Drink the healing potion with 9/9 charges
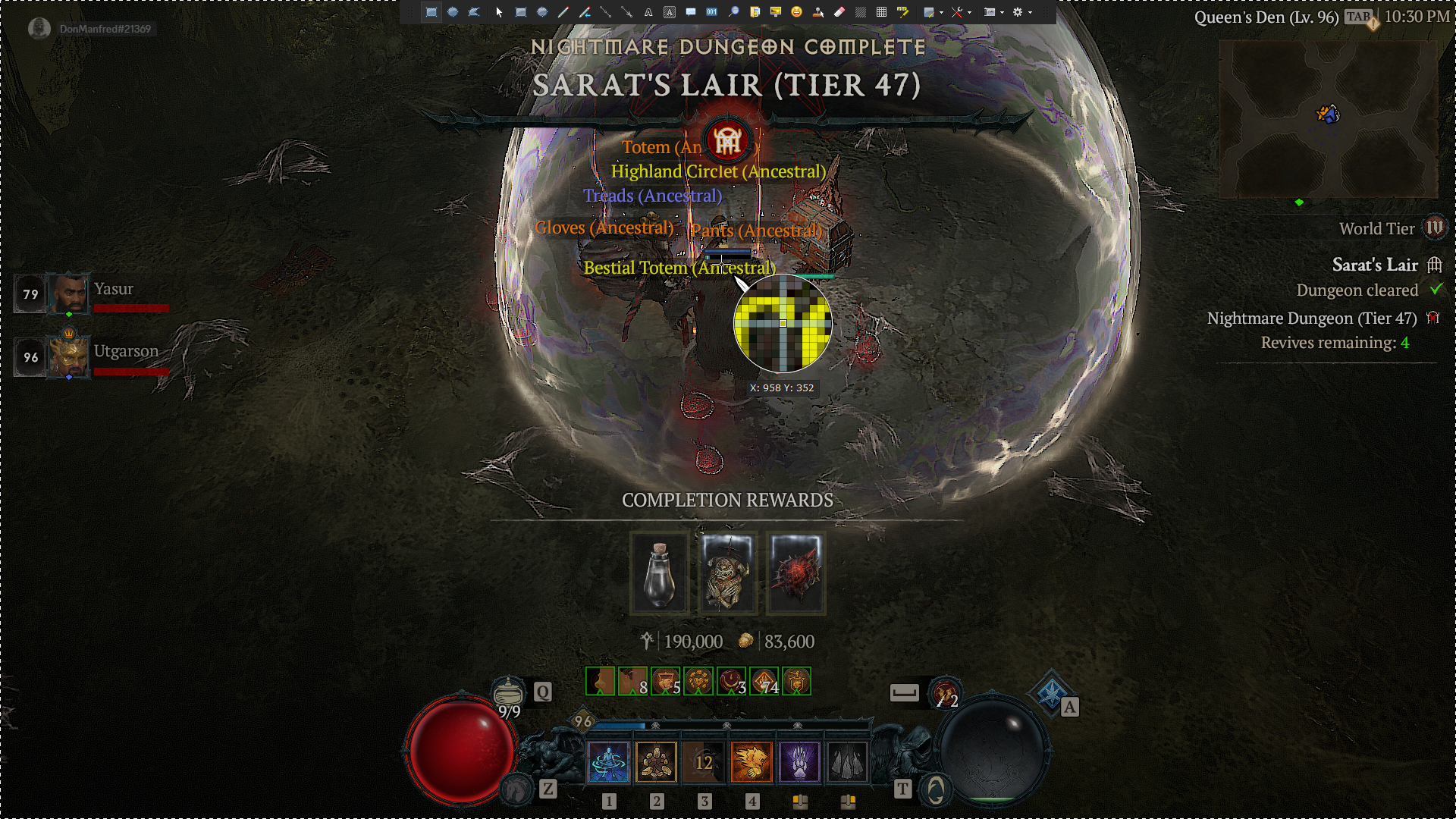This screenshot has width=1456, height=819. (x=508, y=694)
